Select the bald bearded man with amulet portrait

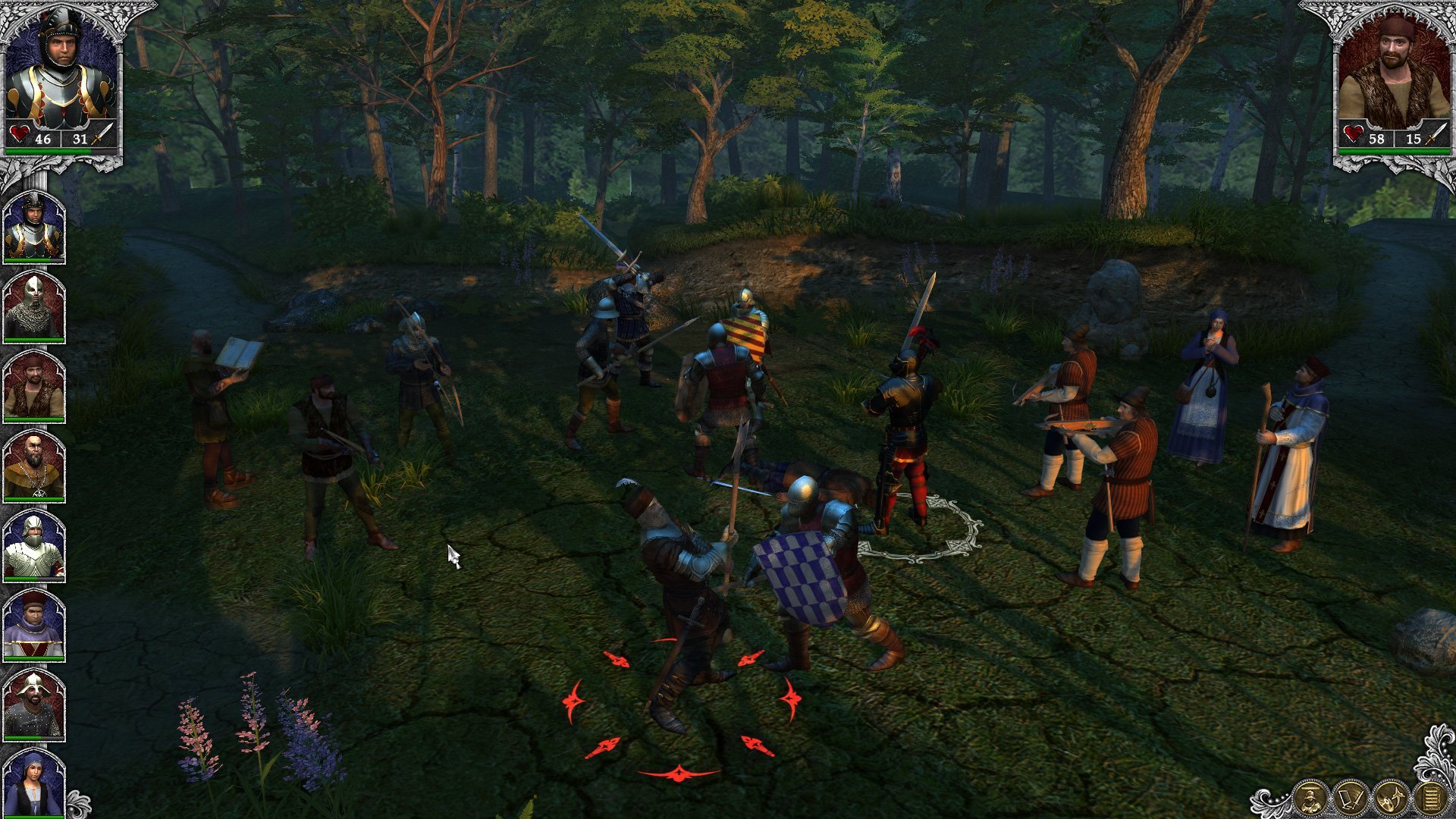(33, 466)
